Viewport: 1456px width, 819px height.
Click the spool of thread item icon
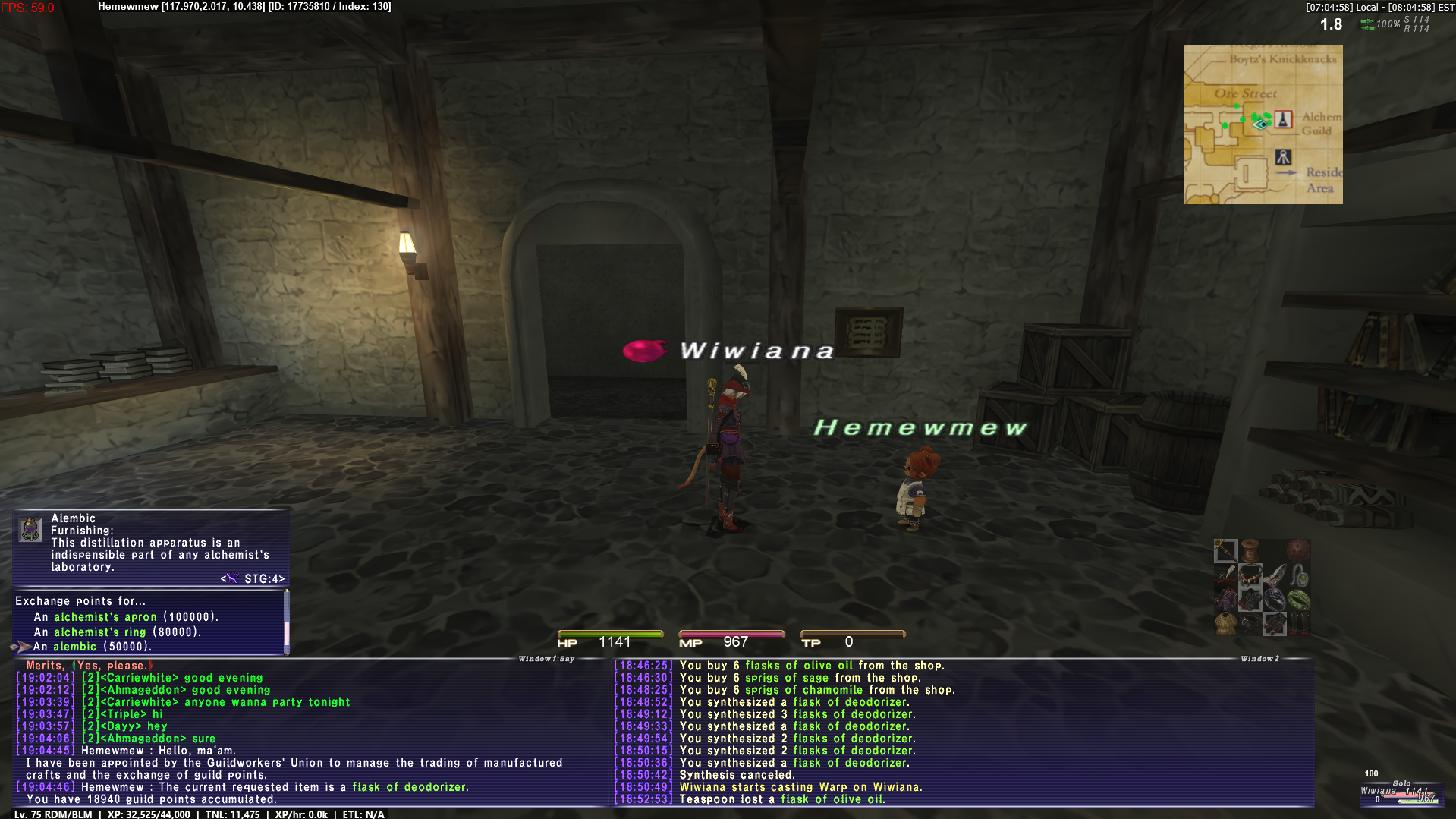pos(1250,550)
